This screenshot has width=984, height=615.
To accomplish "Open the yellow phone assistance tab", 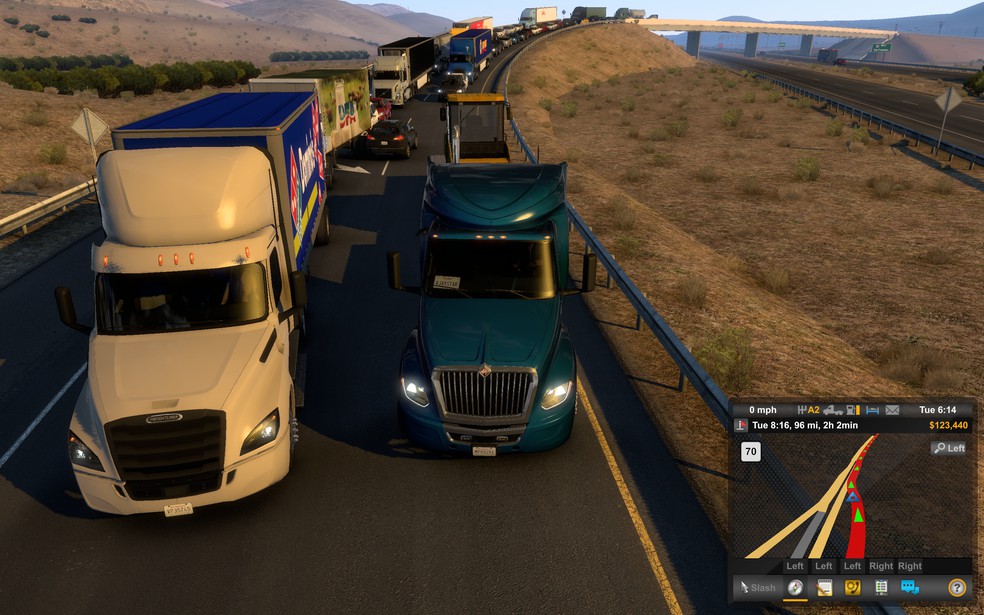I will click(853, 588).
